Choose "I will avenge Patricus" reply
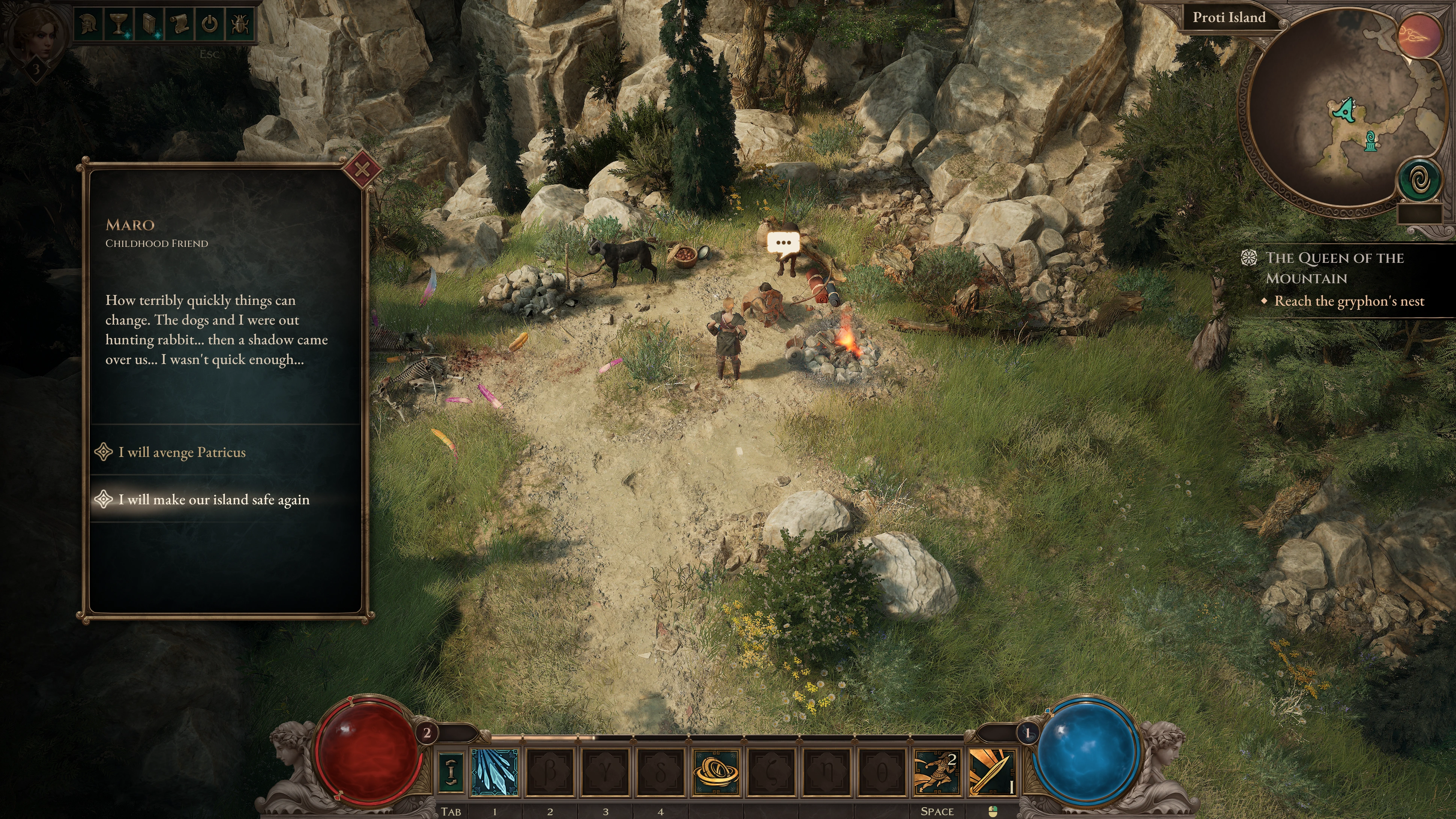1456x819 pixels. coord(182,452)
